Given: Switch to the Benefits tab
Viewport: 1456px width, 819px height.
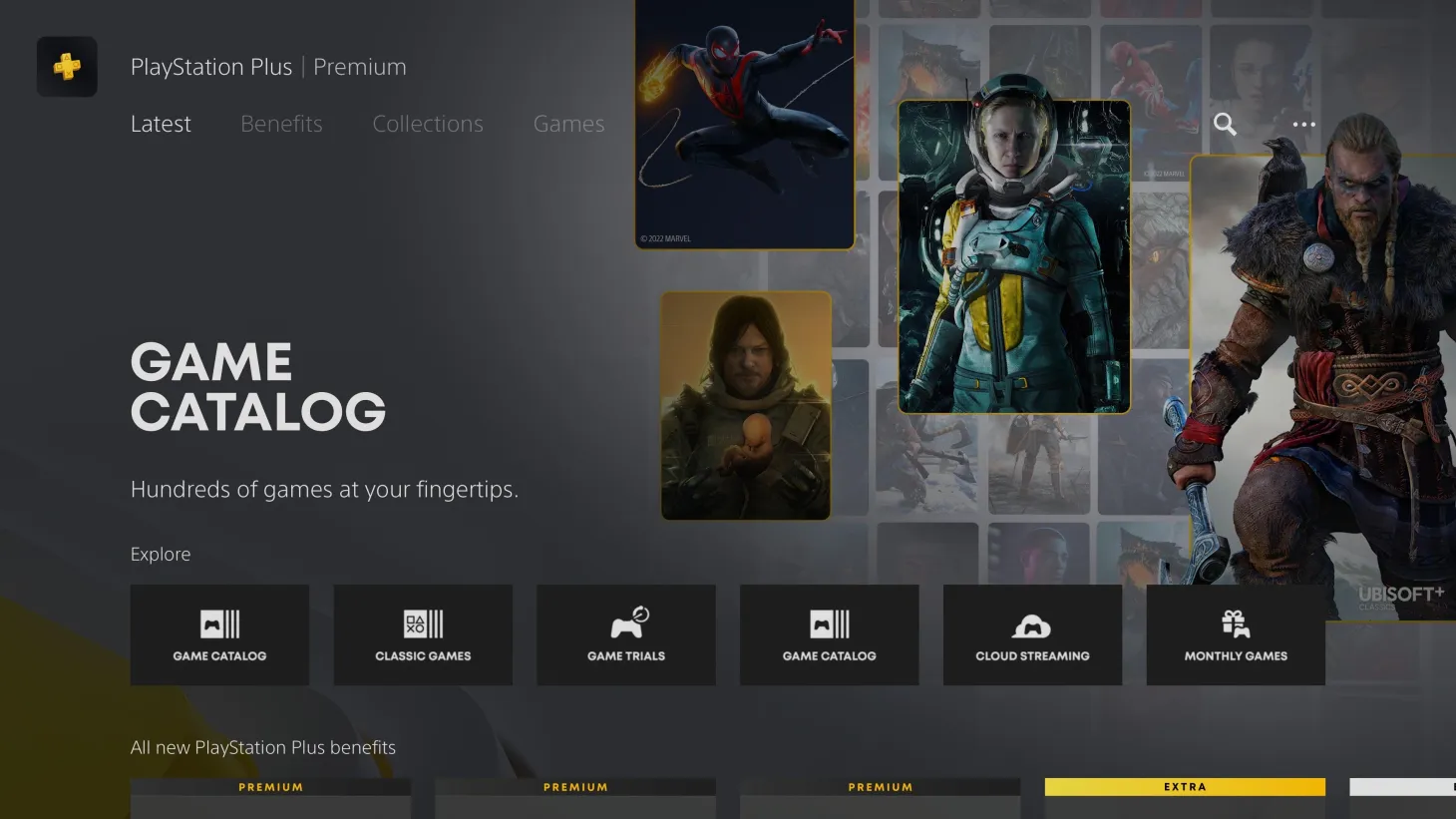Looking at the screenshot, I should click(x=281, y=124).
